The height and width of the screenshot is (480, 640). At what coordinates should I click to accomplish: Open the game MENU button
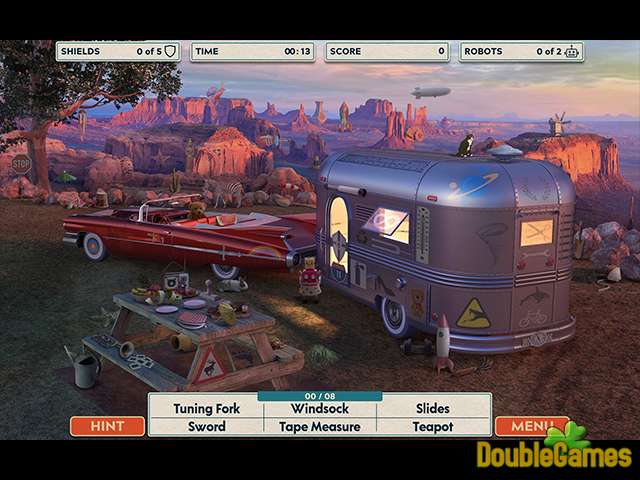(x=530, y=426)
